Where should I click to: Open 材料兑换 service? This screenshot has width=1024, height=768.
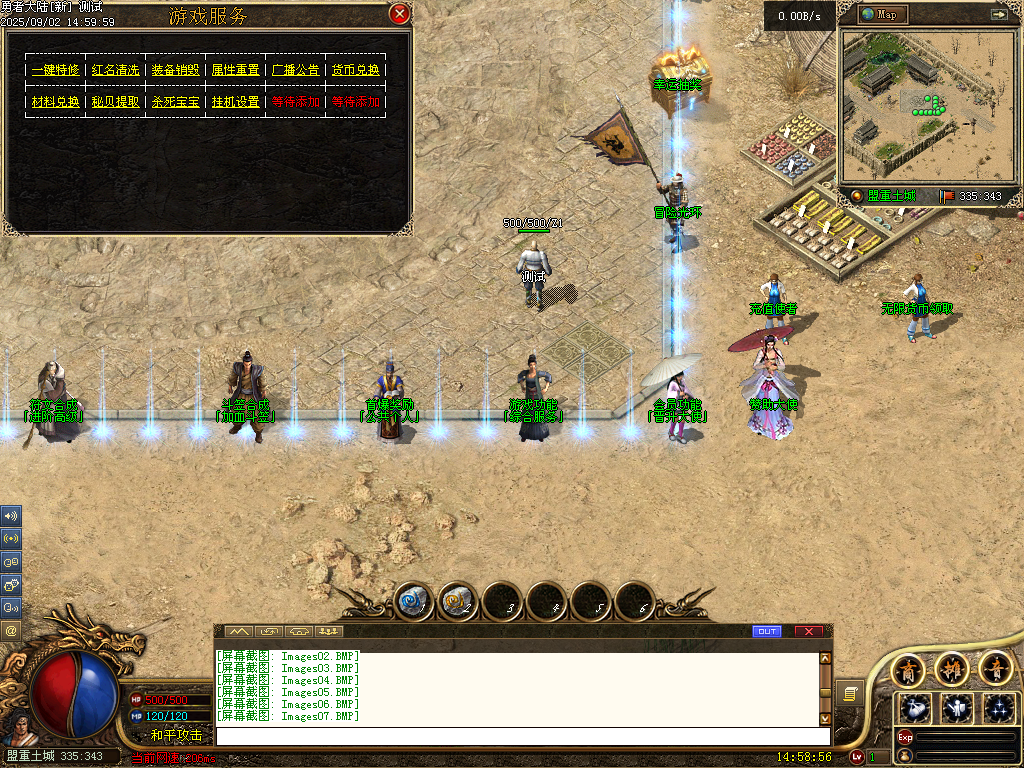(x=55, y=102)
